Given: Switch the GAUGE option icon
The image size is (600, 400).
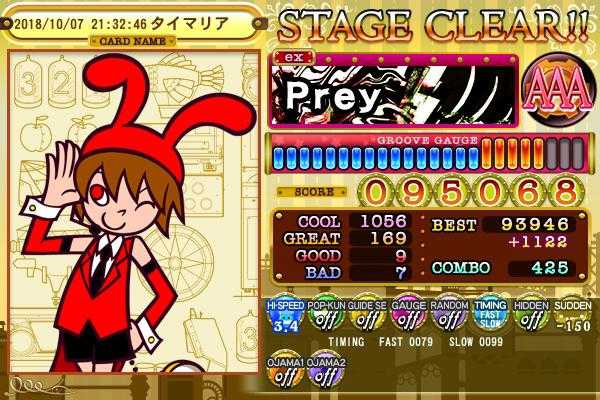Looking at the screenshot, I should point(406,317).
